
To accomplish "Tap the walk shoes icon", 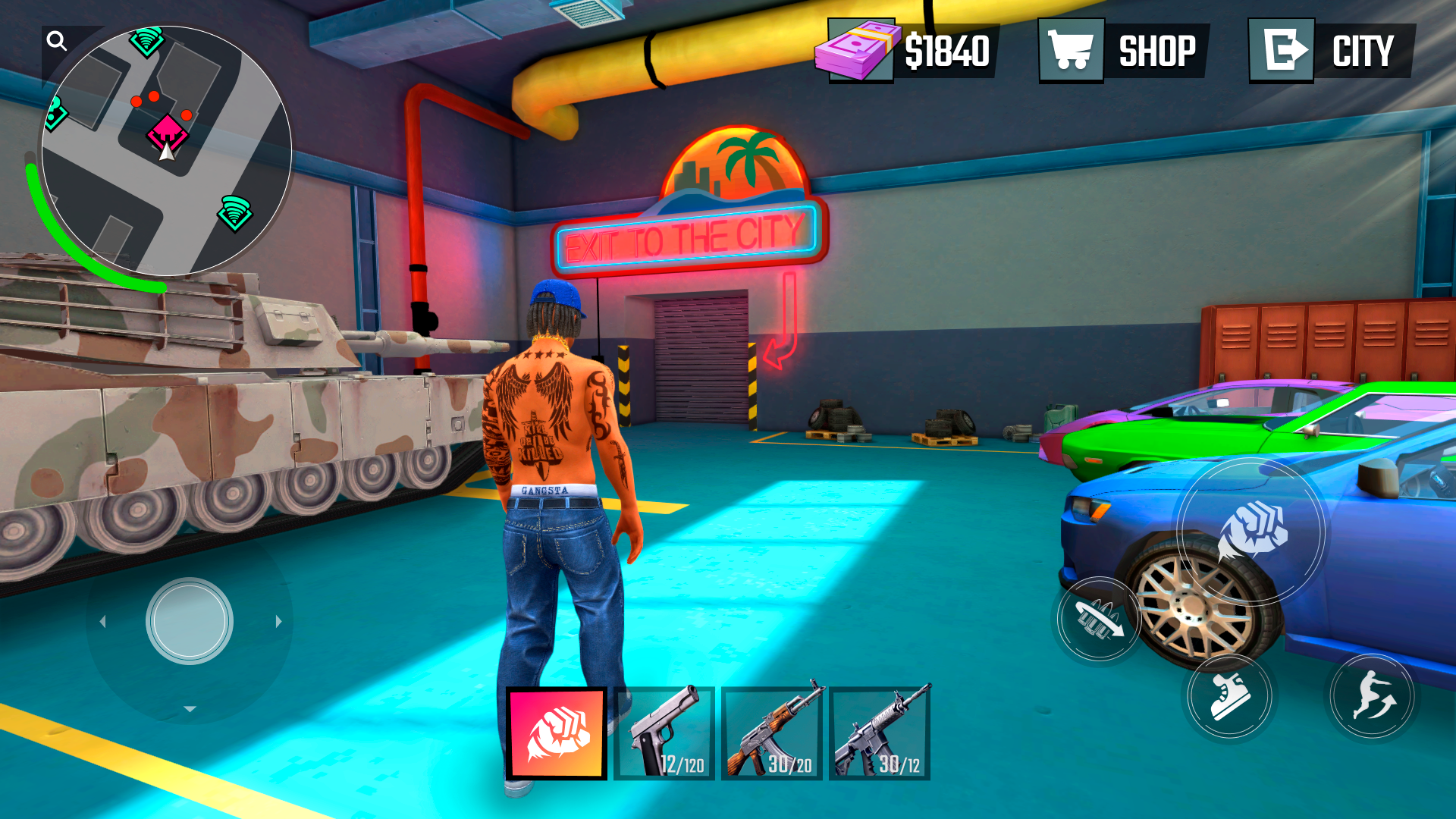I will point(1228,695).
